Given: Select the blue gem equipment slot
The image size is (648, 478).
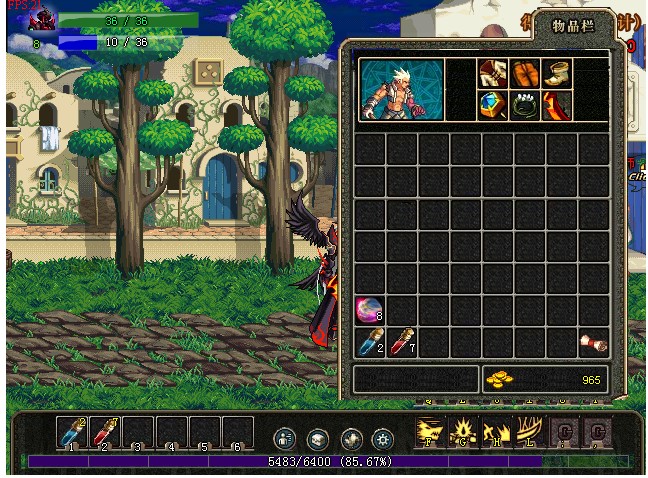Looking at the screenshot, I should point(493,105).
